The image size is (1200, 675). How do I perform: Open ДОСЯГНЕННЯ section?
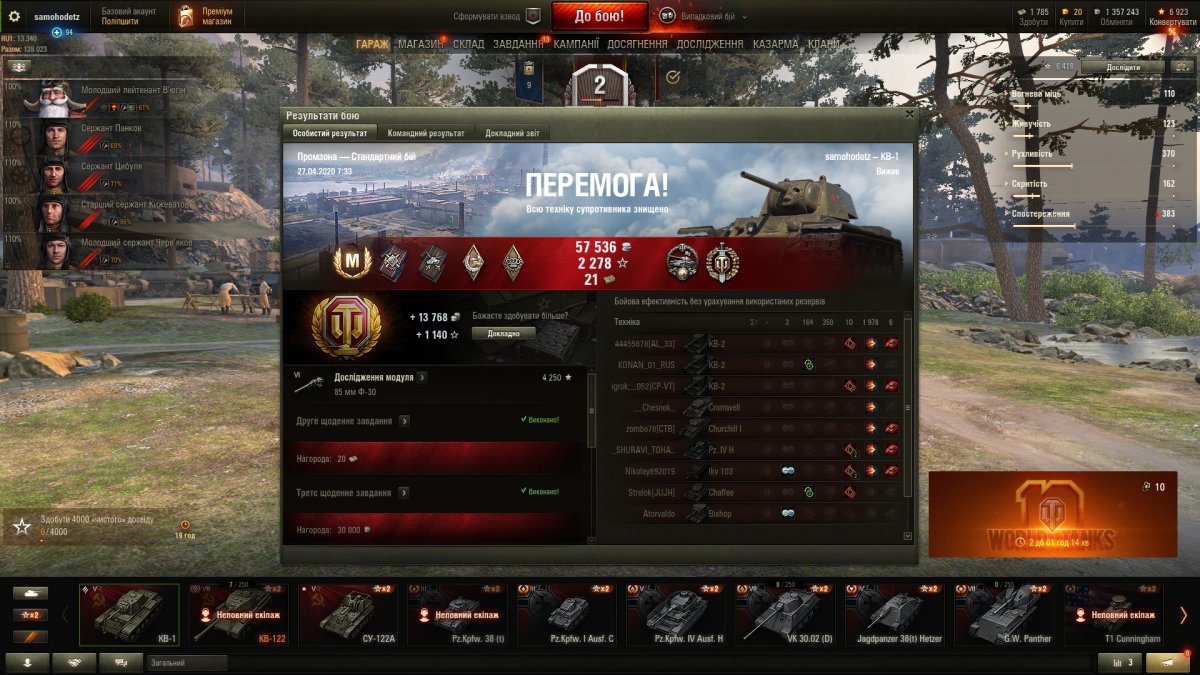637,45
